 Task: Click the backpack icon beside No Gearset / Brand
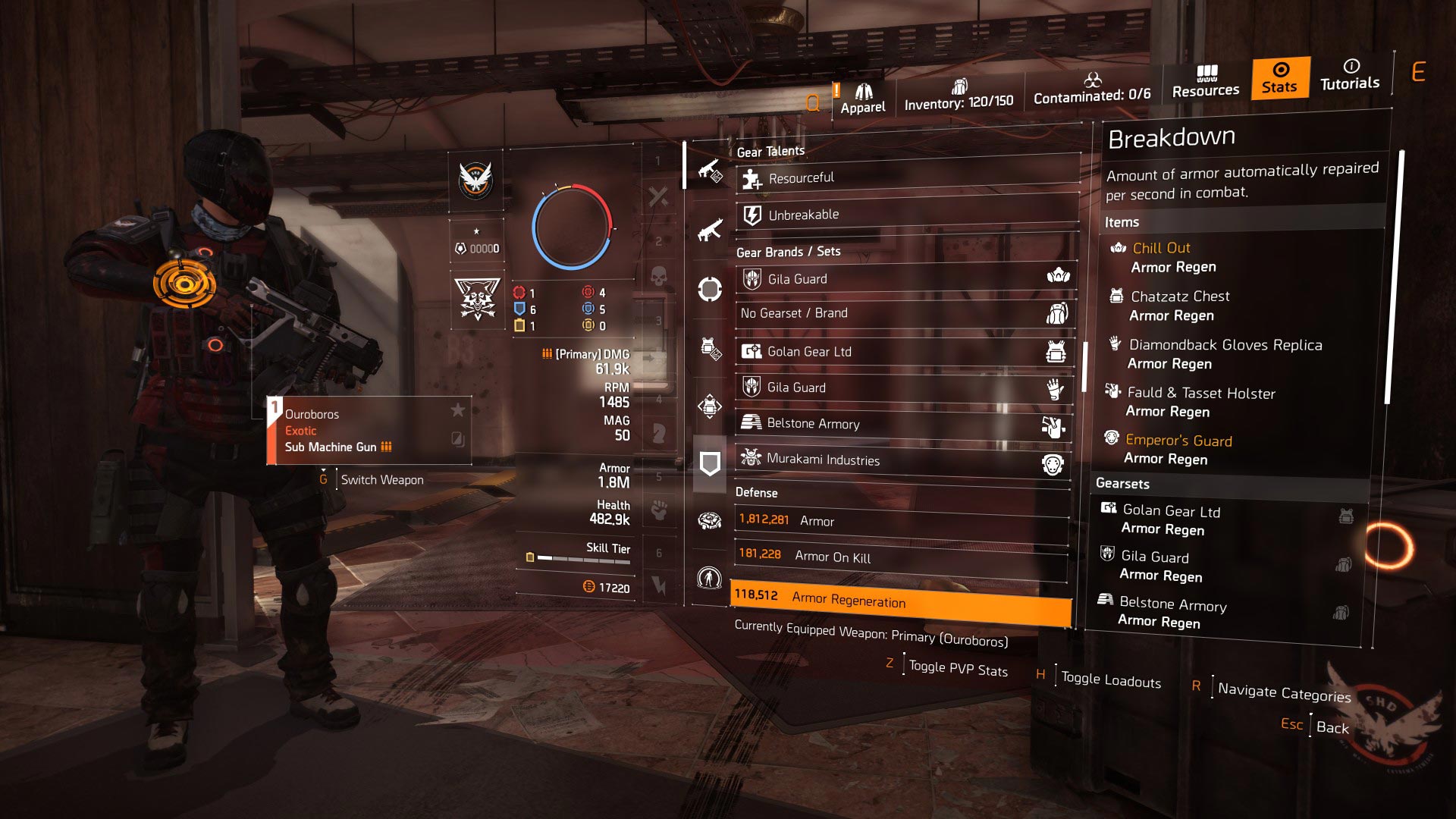(x=1057, y=312)
